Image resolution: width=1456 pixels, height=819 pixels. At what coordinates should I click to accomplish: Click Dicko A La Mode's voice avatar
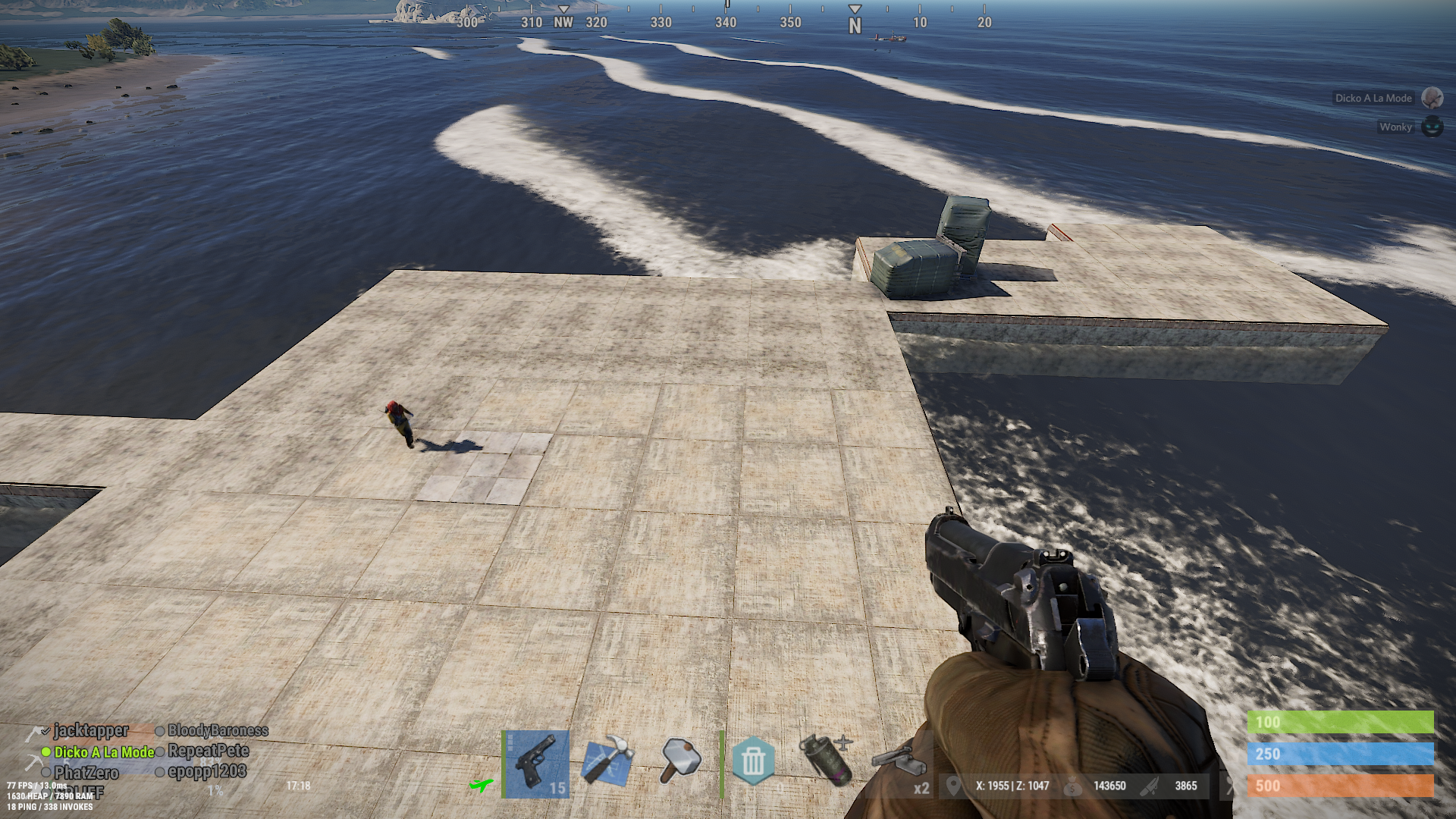point(1432,98)
